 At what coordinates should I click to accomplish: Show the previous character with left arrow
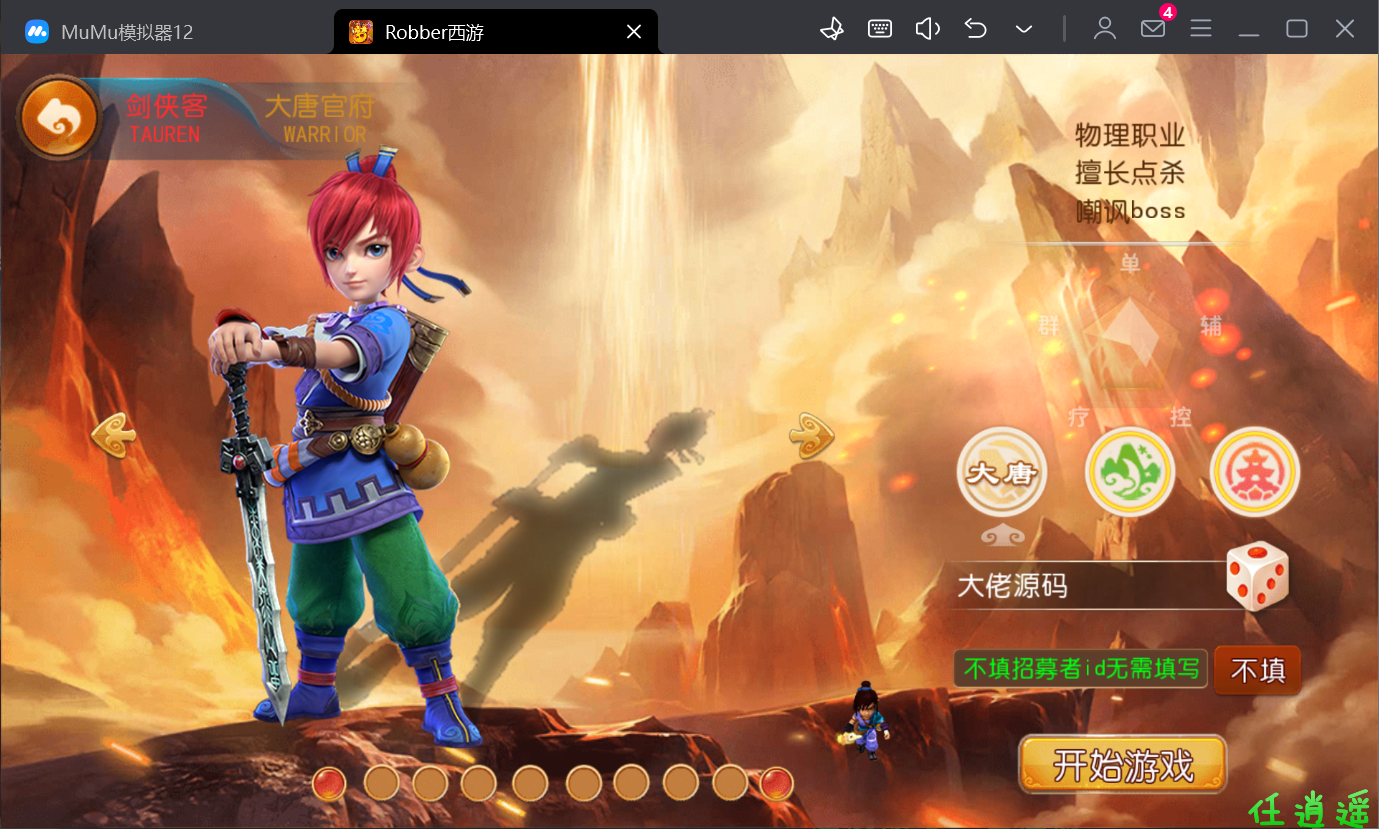click(x=112, y=435)
